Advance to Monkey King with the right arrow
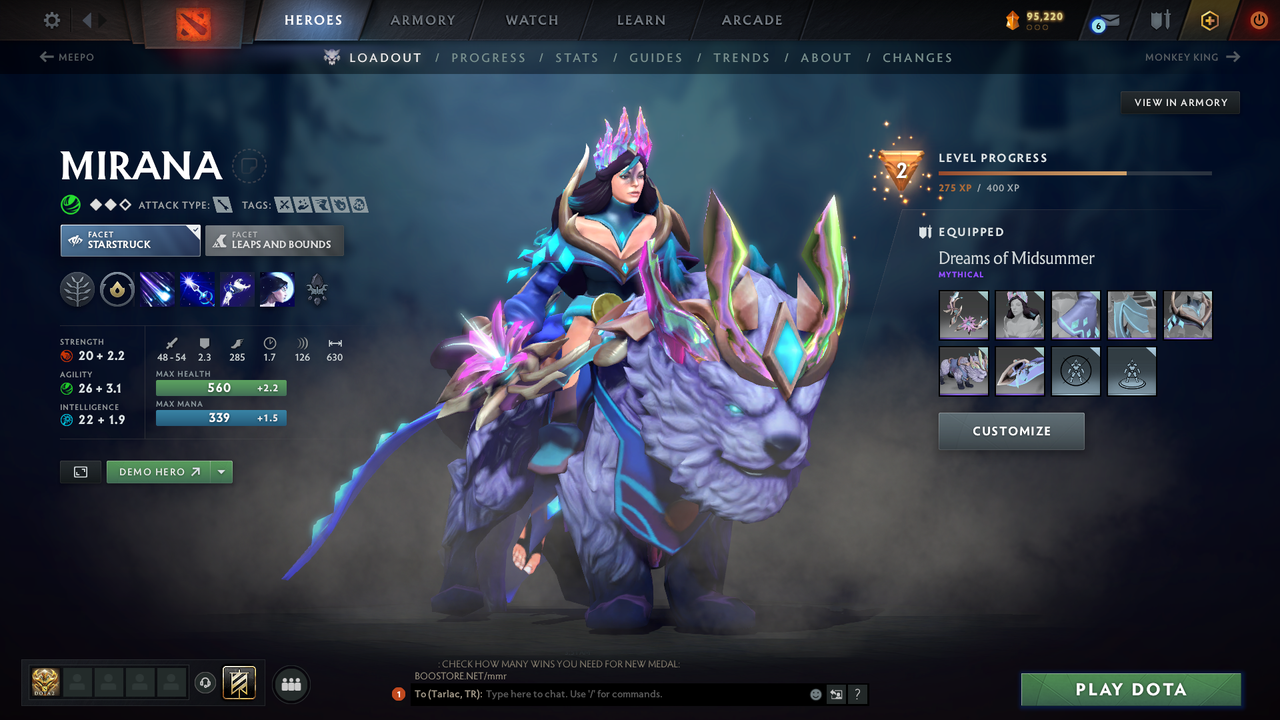Image resolution: width=1280 pixels, height=720 pixels. pos(1236,57)
